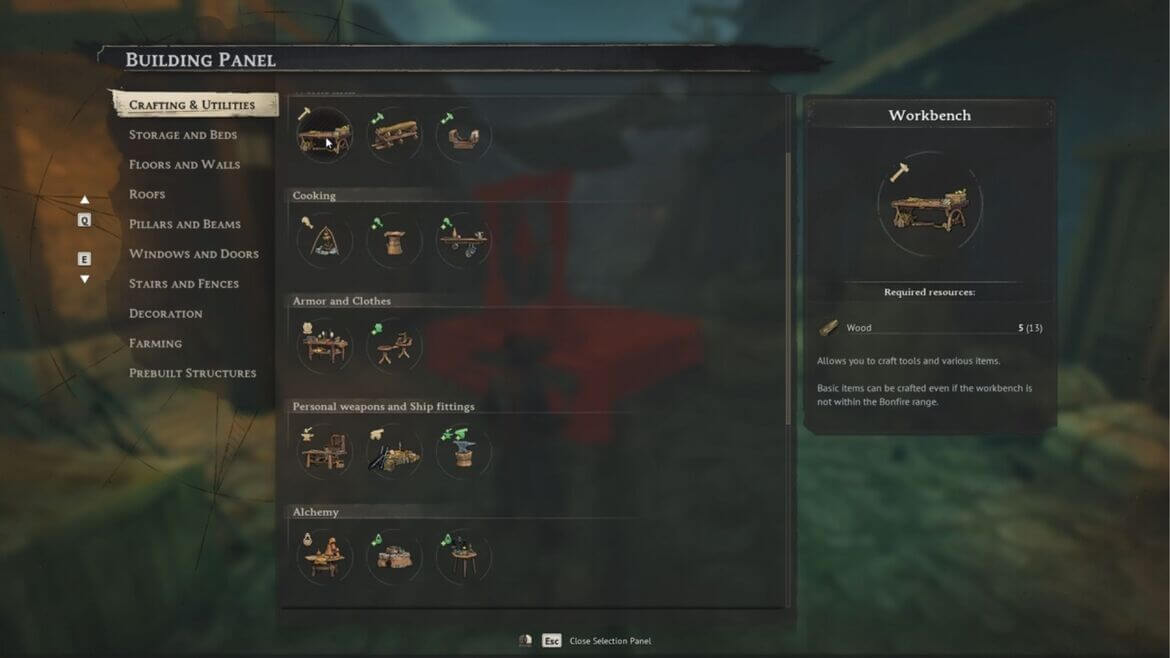Select the hanging utensil shelf under Cooking
The height and width of the screenshot is (658, 1170).
[463, 241]
